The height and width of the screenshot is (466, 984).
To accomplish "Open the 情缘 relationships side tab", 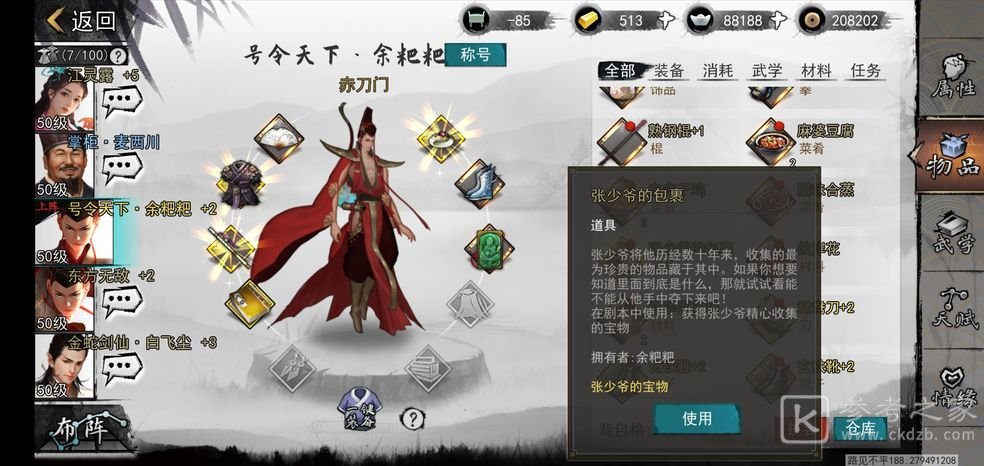I will (x=951, y=390).
